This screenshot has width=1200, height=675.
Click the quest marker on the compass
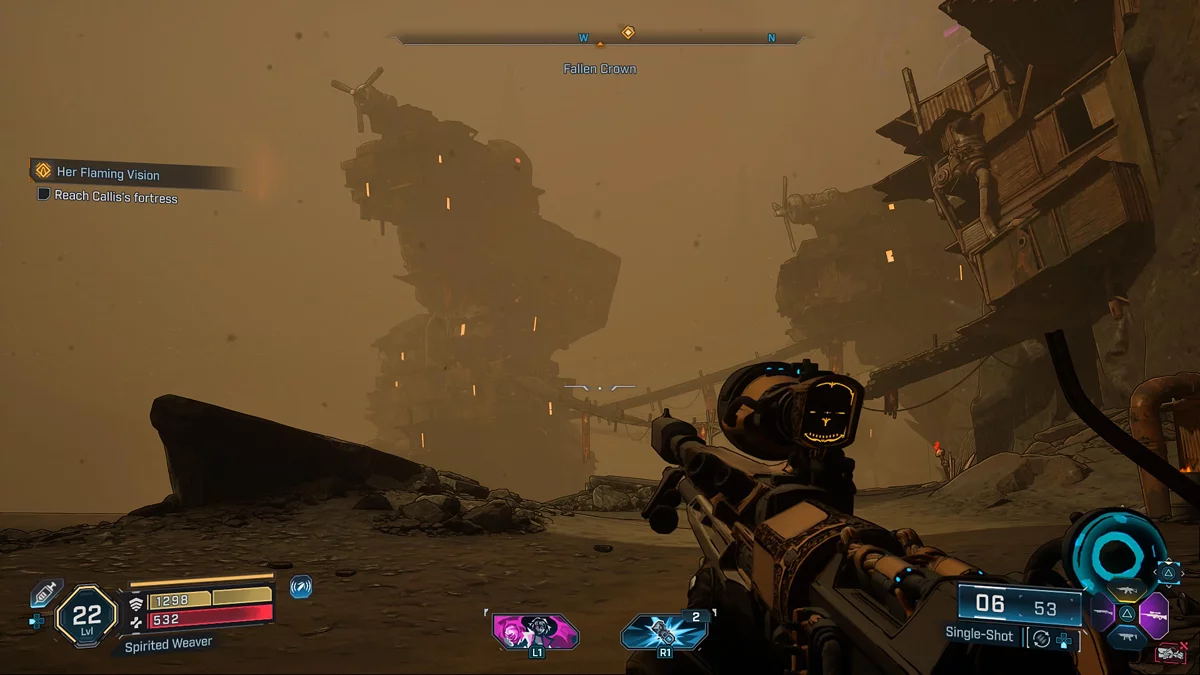(628, 33)
